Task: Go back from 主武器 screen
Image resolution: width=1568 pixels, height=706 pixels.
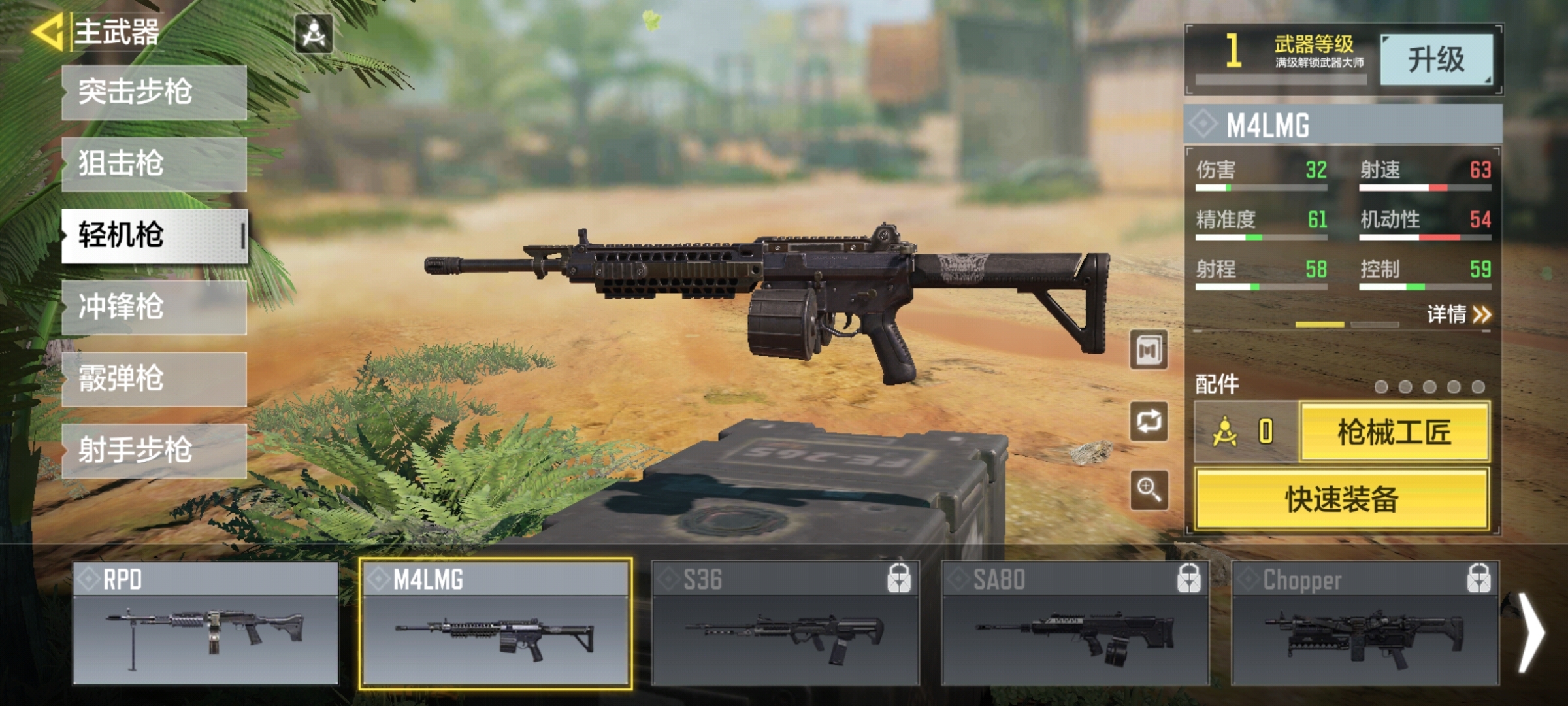Action: tap(47, 33)
